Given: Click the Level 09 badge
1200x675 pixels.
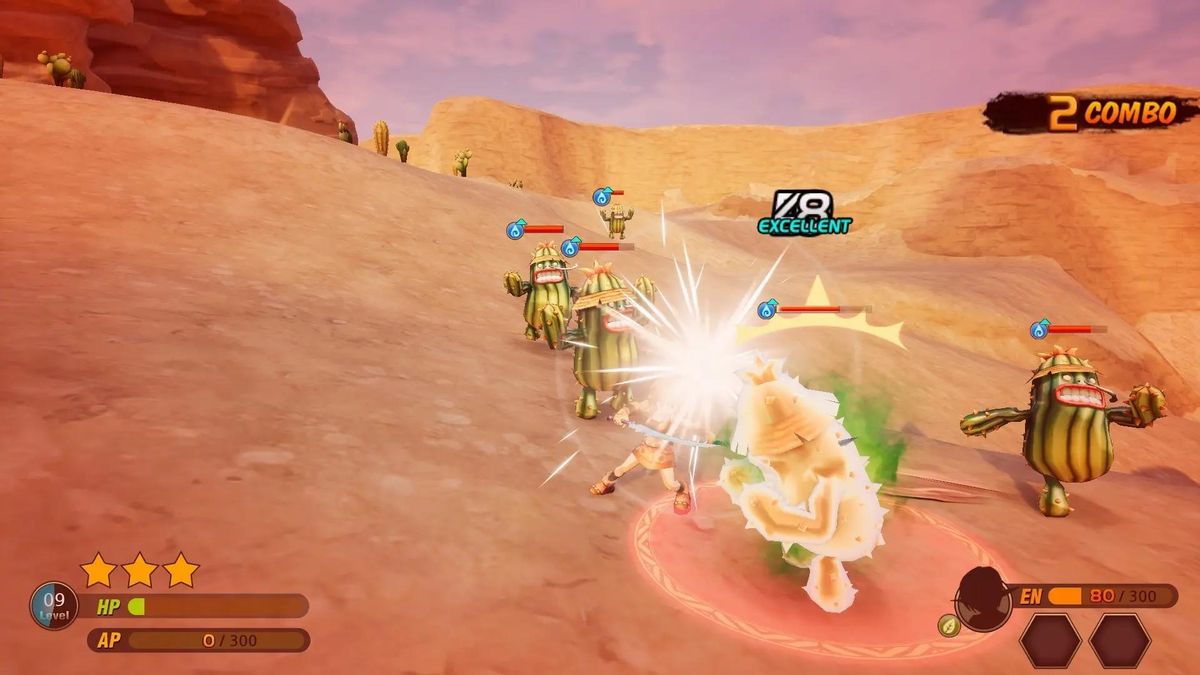Looking at the screenshot, I should tap(54, 605).
